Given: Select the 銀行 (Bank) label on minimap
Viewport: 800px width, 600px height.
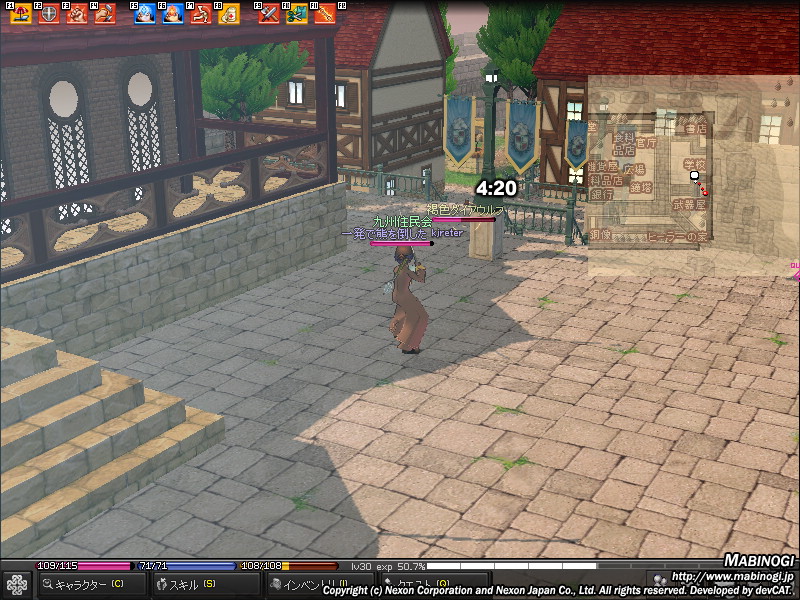Looking at the screenshot, I should 602,195.
